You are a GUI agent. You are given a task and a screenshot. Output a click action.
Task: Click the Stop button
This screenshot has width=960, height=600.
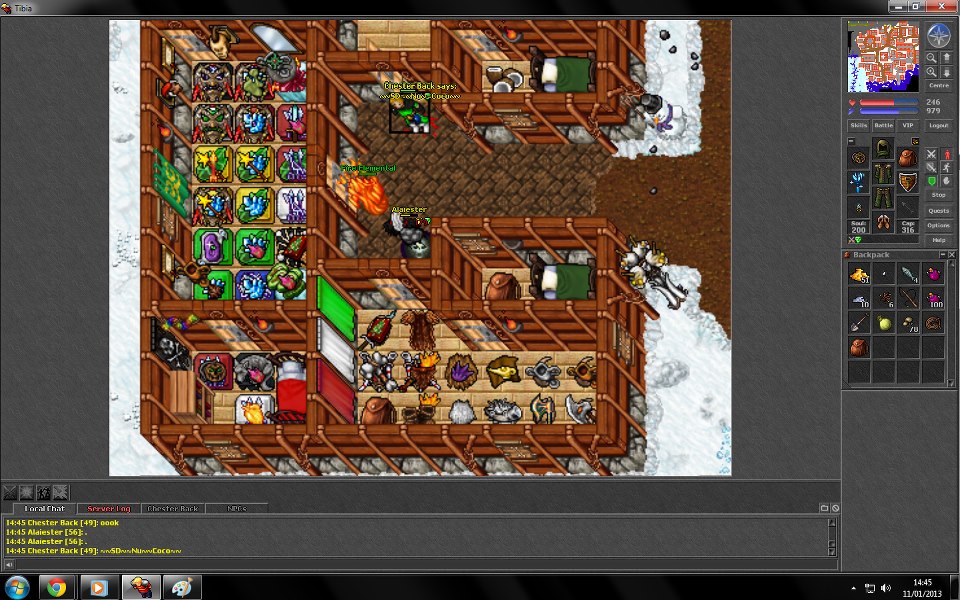click(938, 195)
